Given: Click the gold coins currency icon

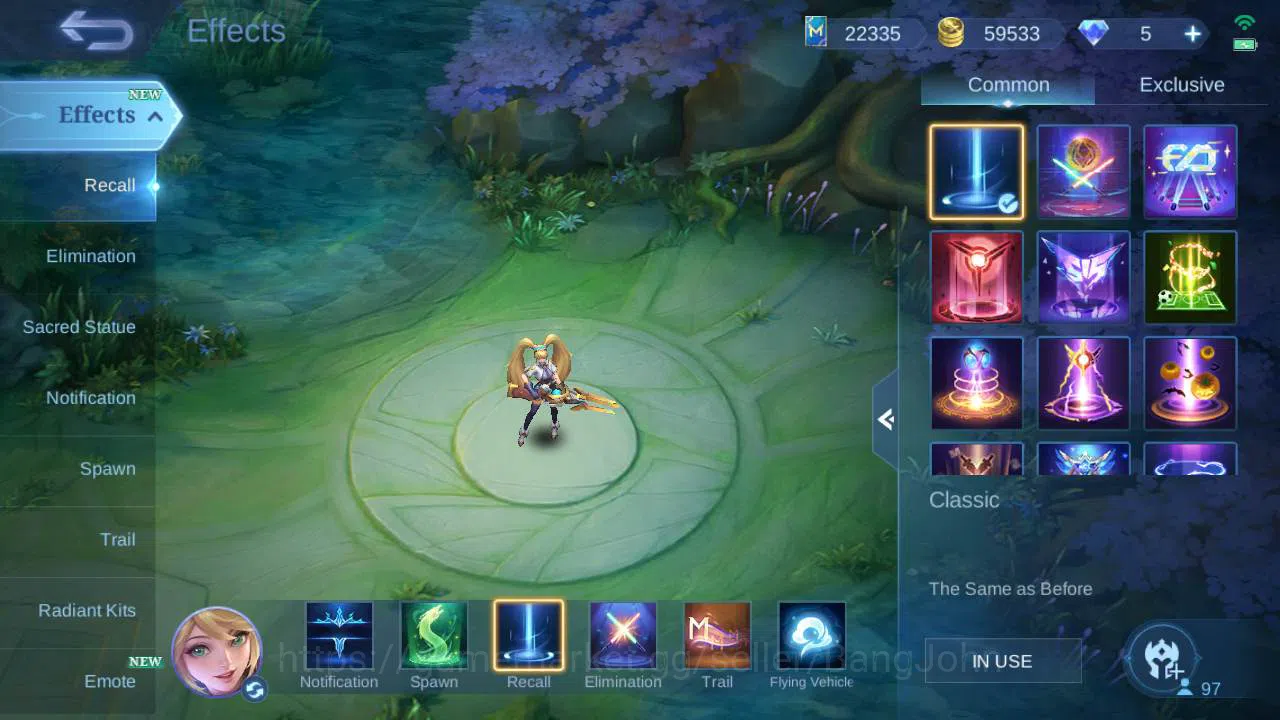Looking at the screenshot, I should (951, 33).
